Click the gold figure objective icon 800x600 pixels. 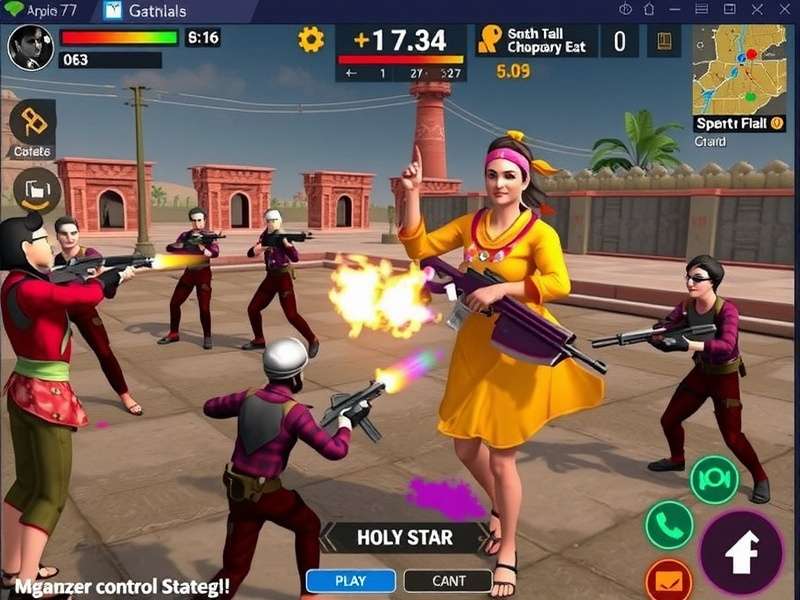(x=490, y=40)
